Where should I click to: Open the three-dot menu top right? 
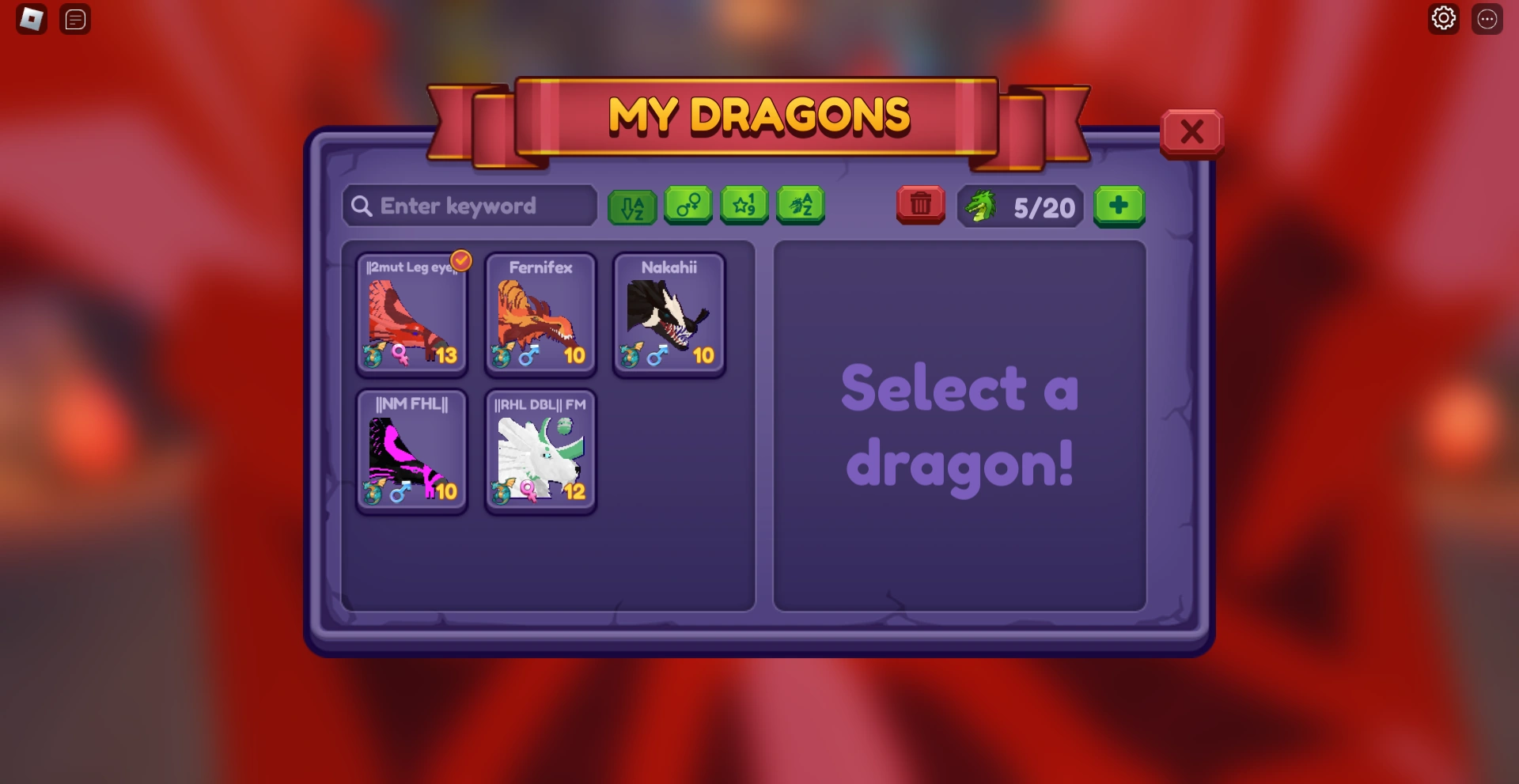point(1488,18)
